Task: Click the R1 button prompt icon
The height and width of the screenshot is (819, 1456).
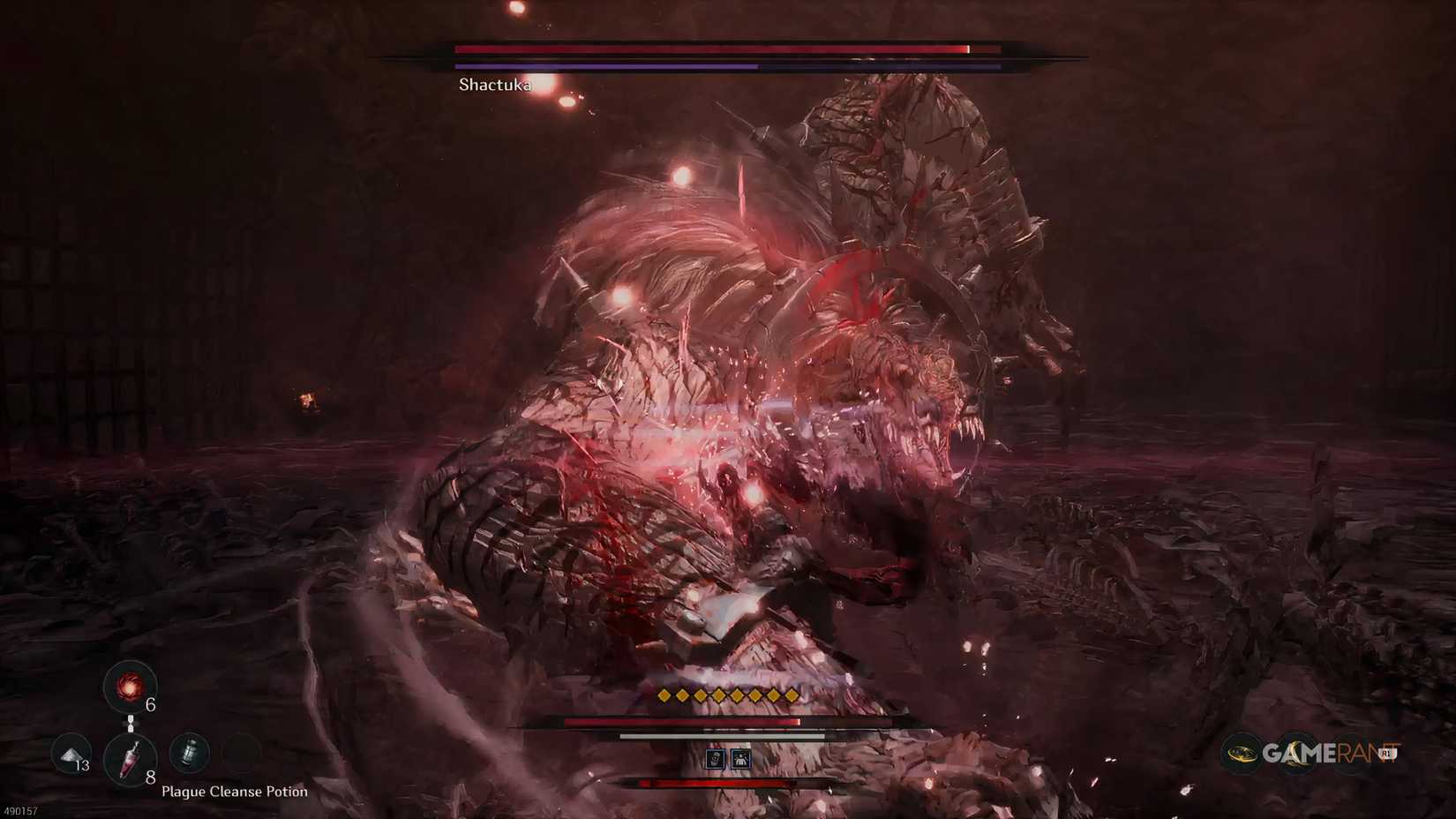Action: pos(1386,753)
